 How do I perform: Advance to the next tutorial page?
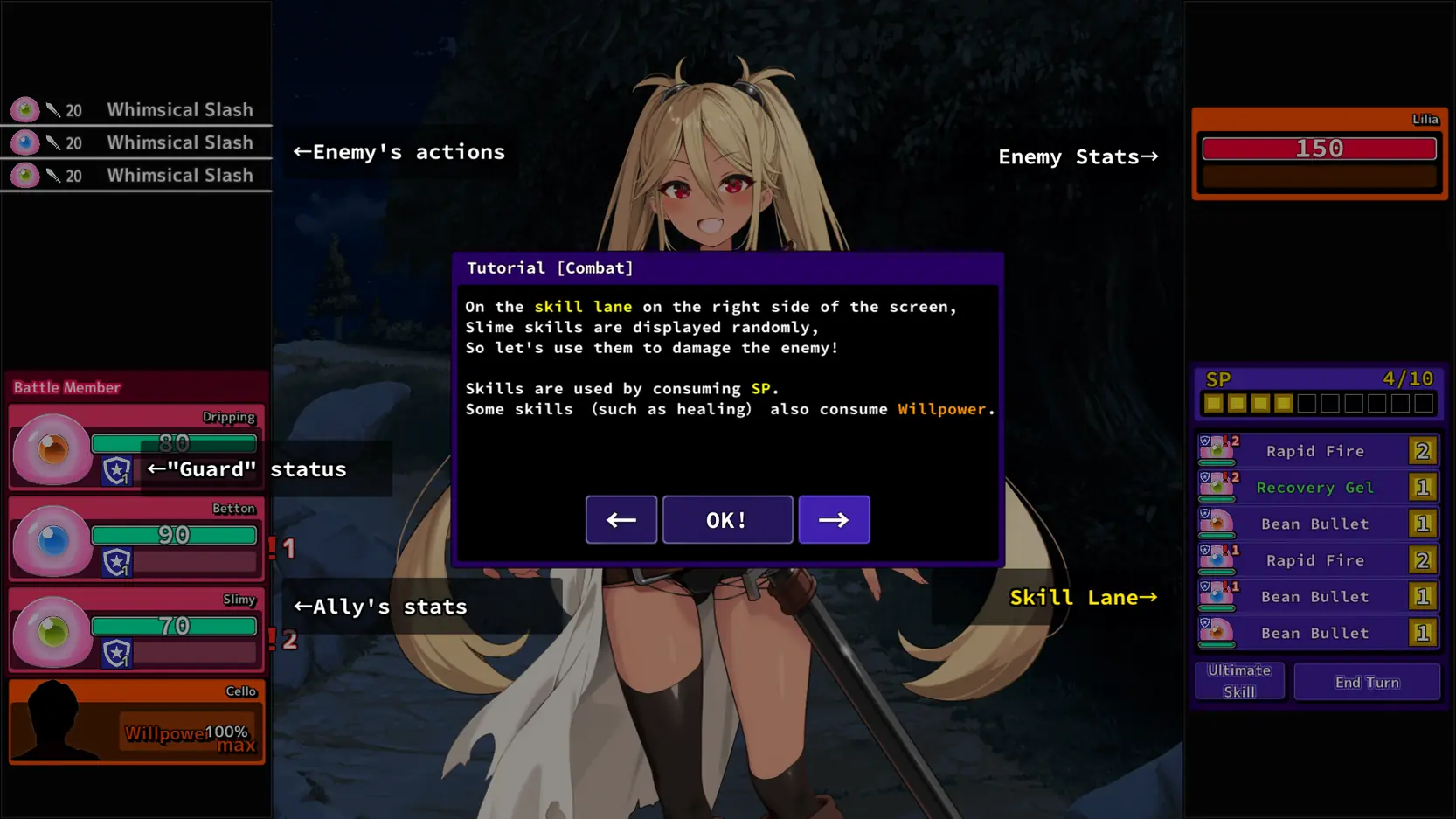click(x=834, y=520)
